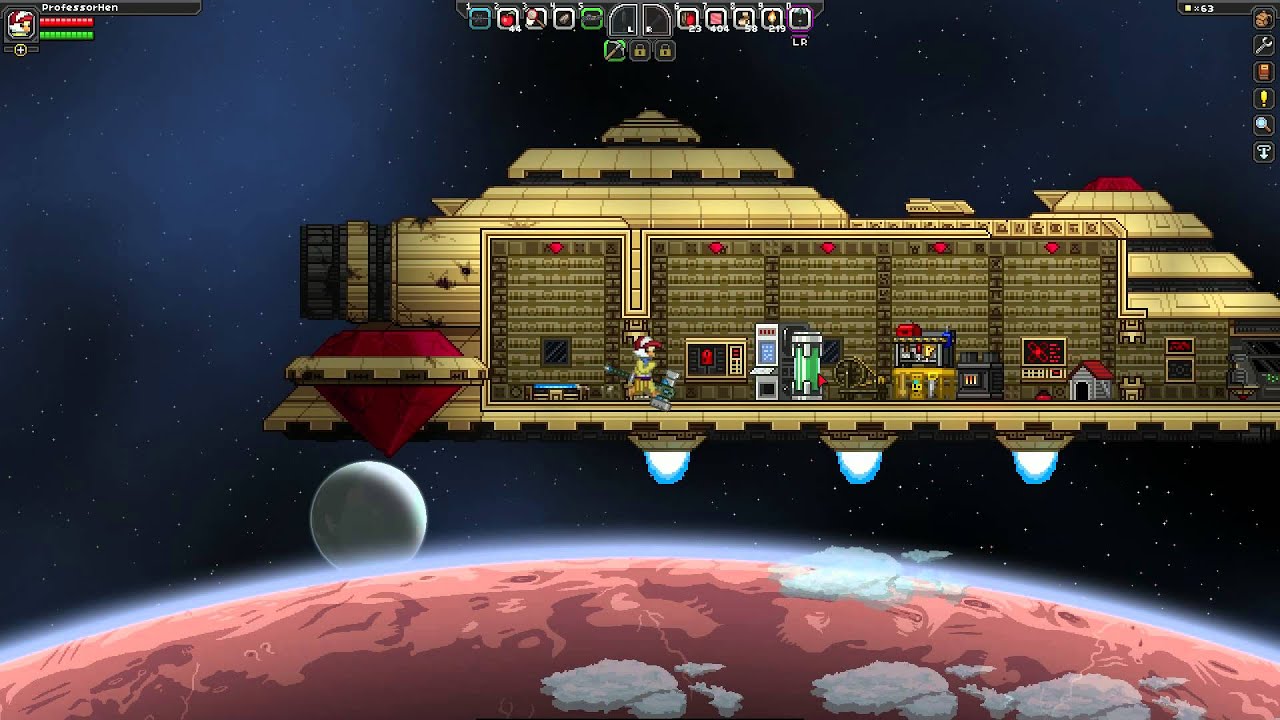The width and height of the screenshot is (1280, 720).
Task: Choose the blue-bordered hotbar slot 1
Action: (x=480, y=18)
